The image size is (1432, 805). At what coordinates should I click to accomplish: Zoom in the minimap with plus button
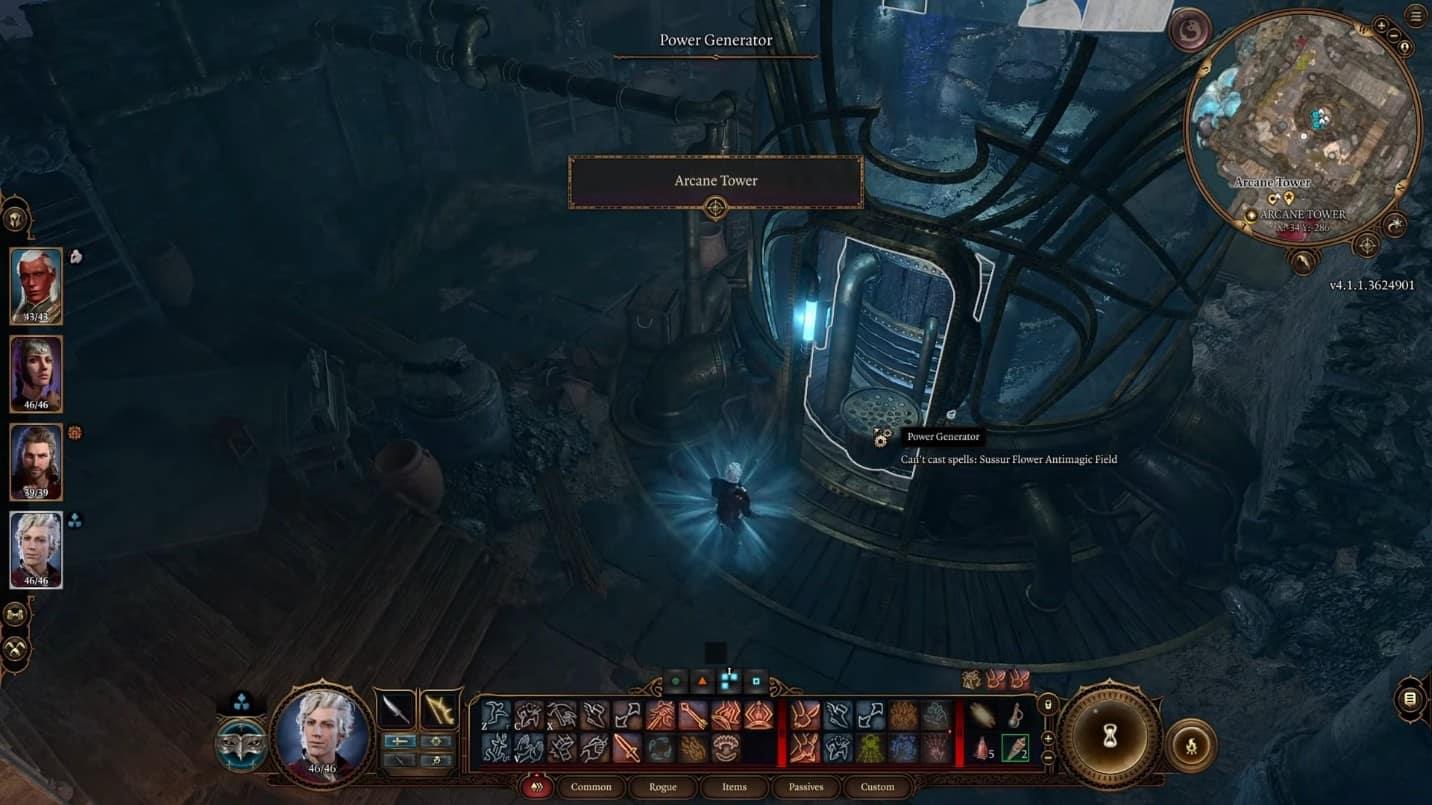tap(1382, 26)
